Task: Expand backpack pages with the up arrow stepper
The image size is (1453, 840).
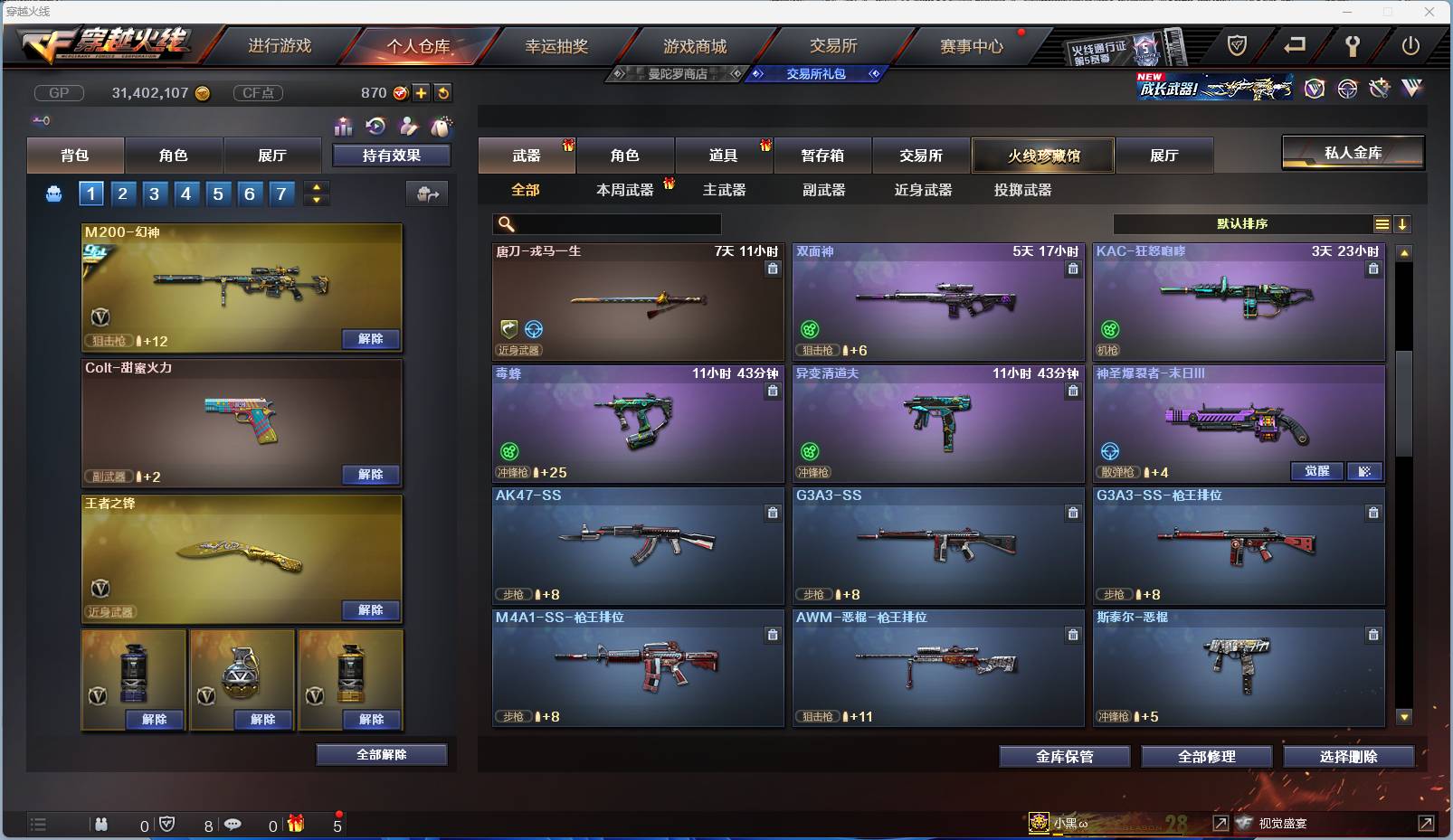Action: click(316, 187)
